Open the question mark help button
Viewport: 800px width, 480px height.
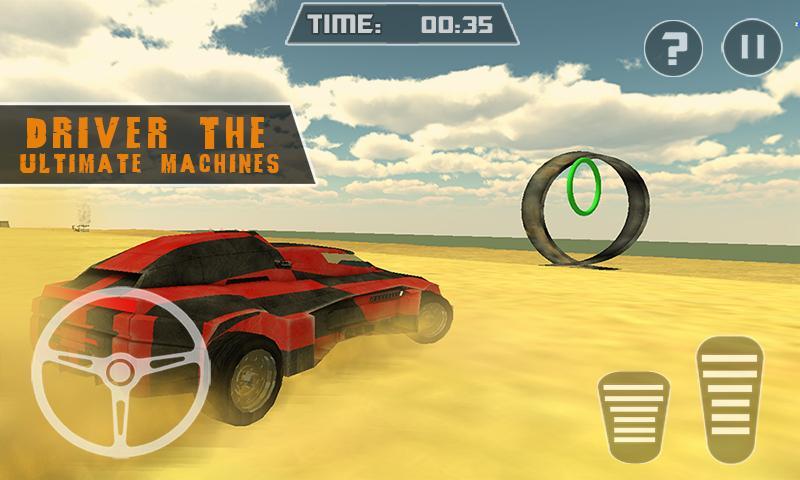click(x=672, y=48)
